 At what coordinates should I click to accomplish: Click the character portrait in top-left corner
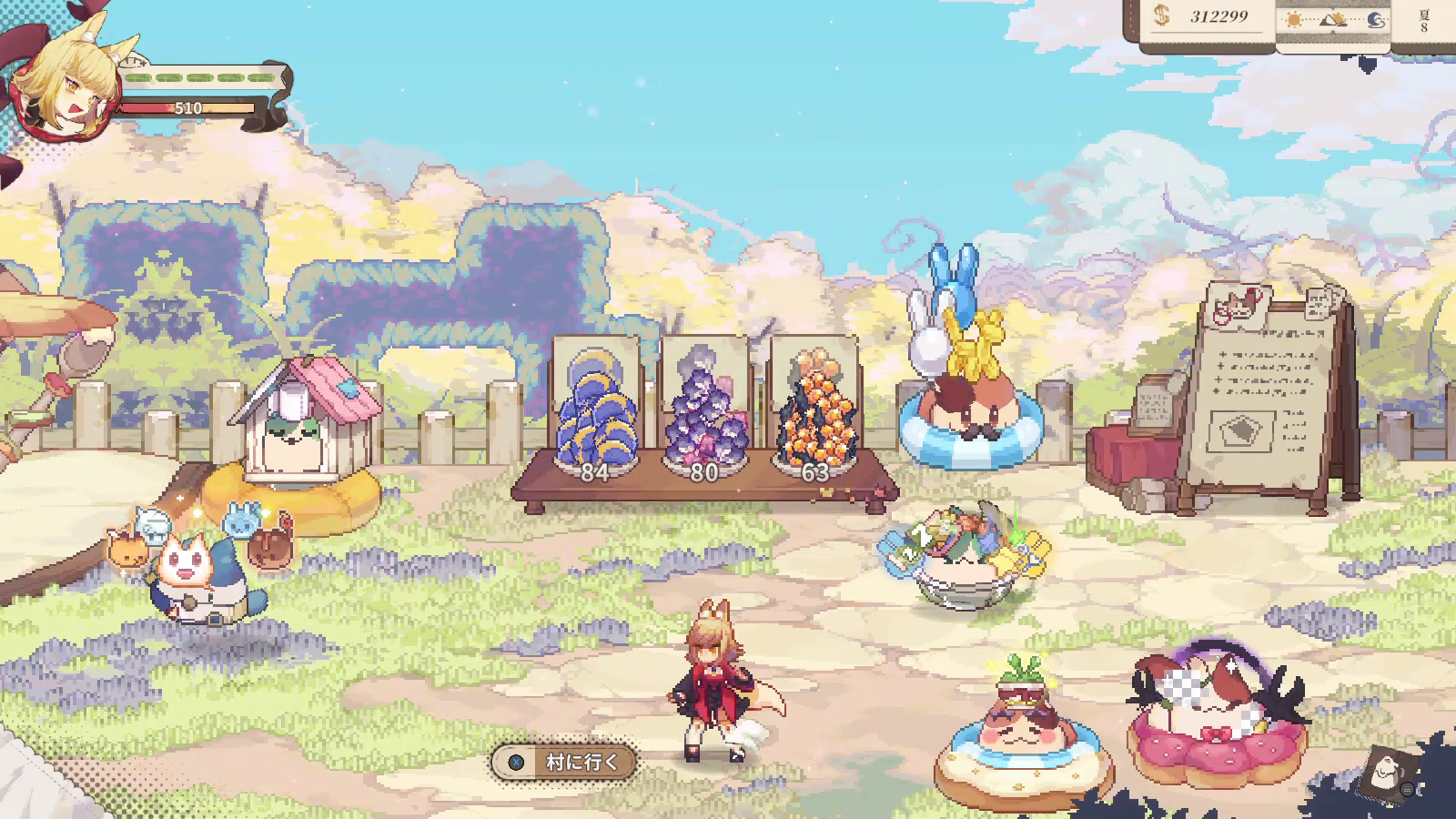[64, 82]
